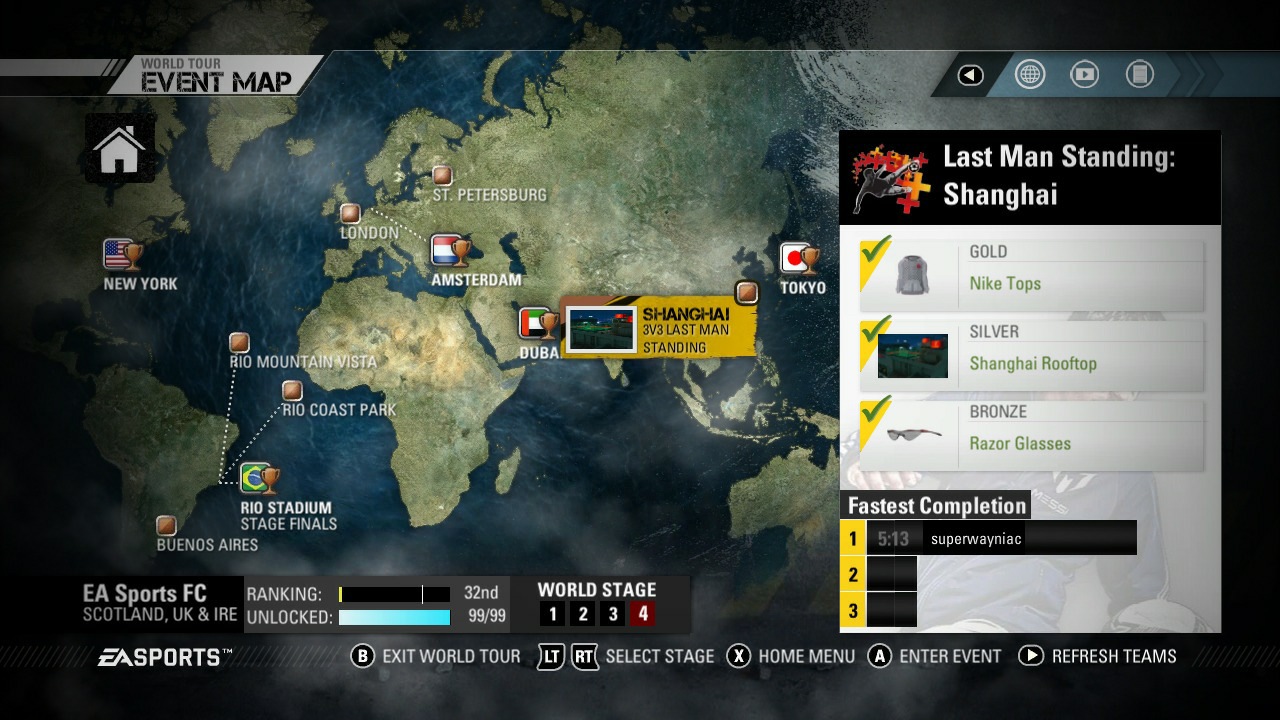Open the globe tab in top bar

point(1030,75)
